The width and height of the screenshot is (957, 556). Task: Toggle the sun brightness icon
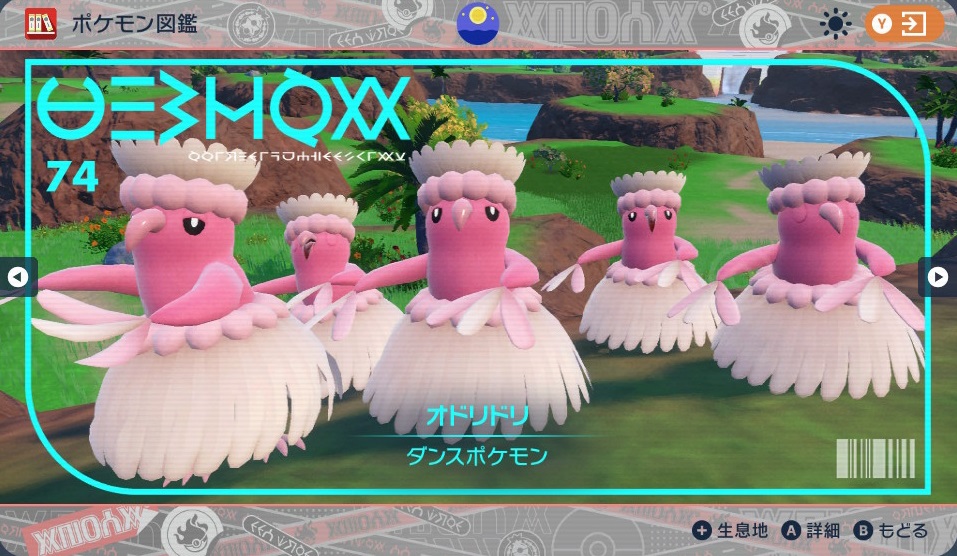pyautogui.click(x=835, y=23)
